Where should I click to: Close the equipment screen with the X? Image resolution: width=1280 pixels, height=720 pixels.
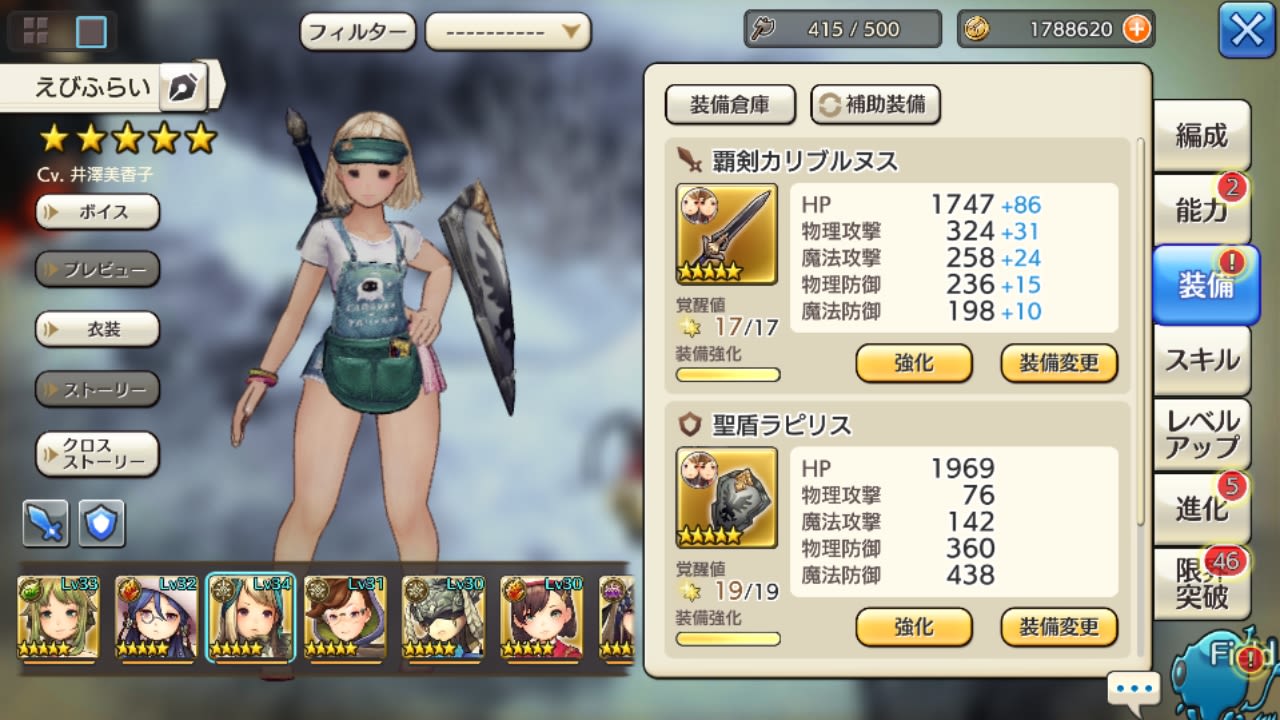[x=1246, y=30]
